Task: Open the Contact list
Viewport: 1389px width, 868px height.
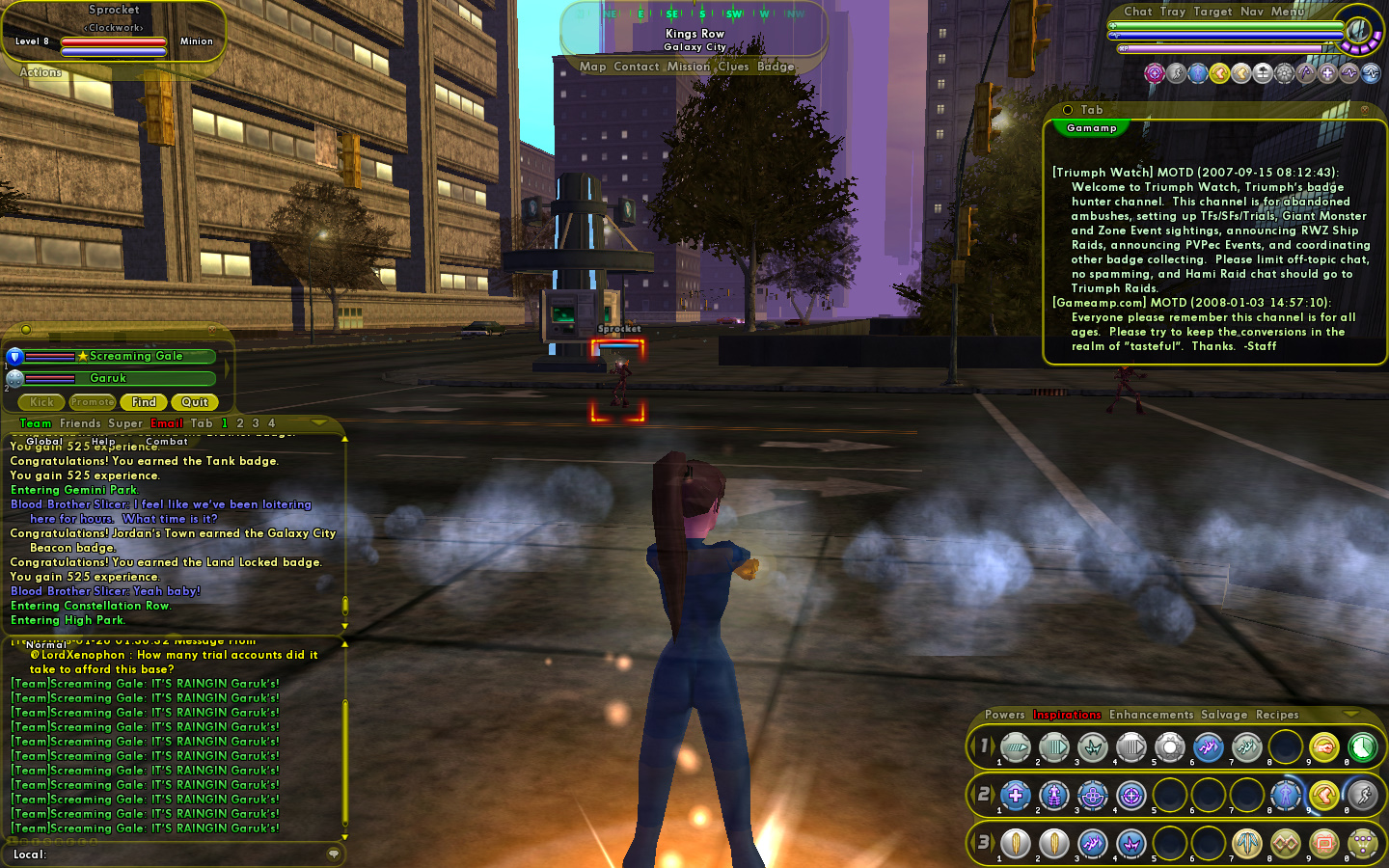Action: (636, 67)
